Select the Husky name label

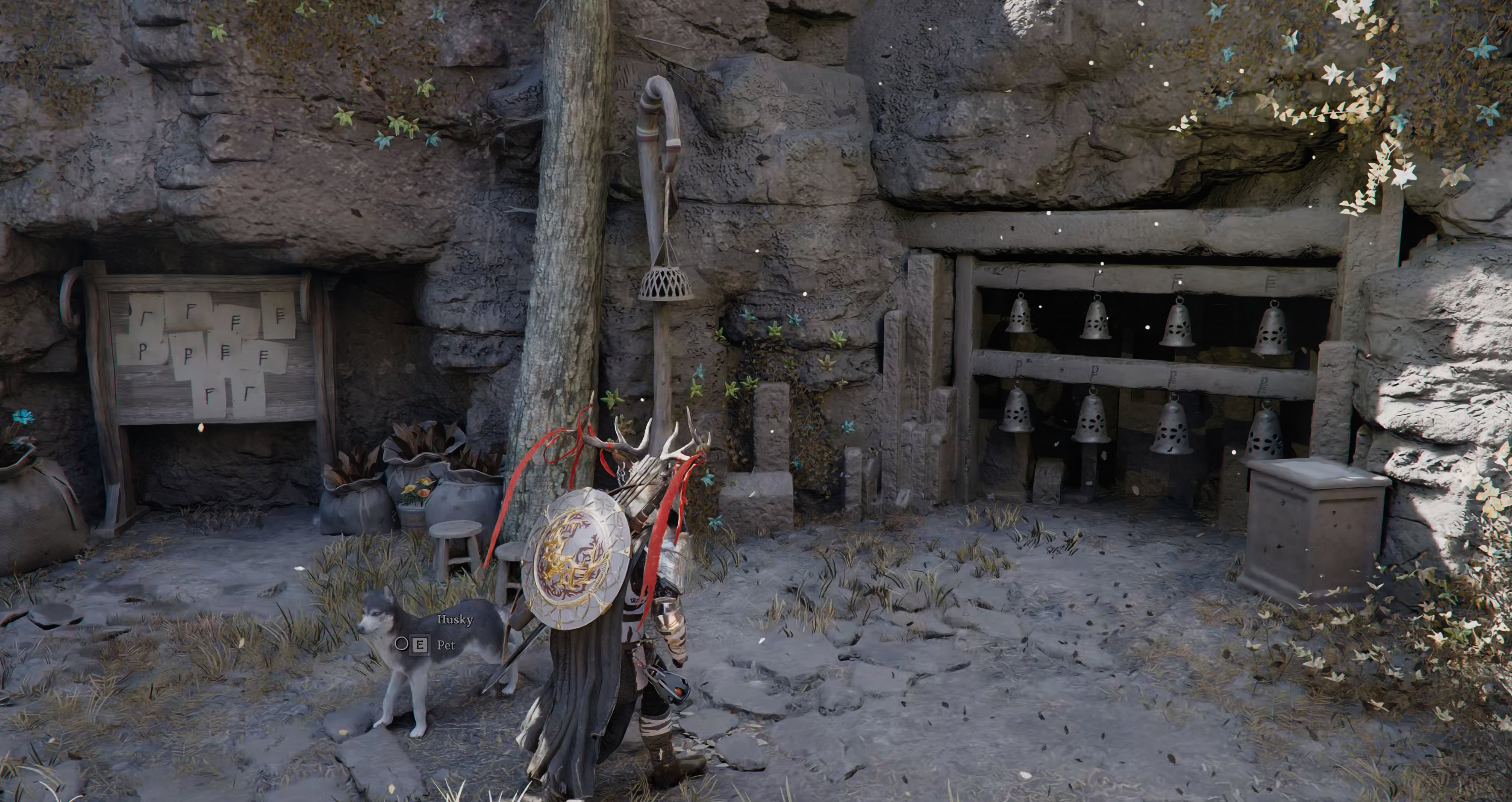456,619
